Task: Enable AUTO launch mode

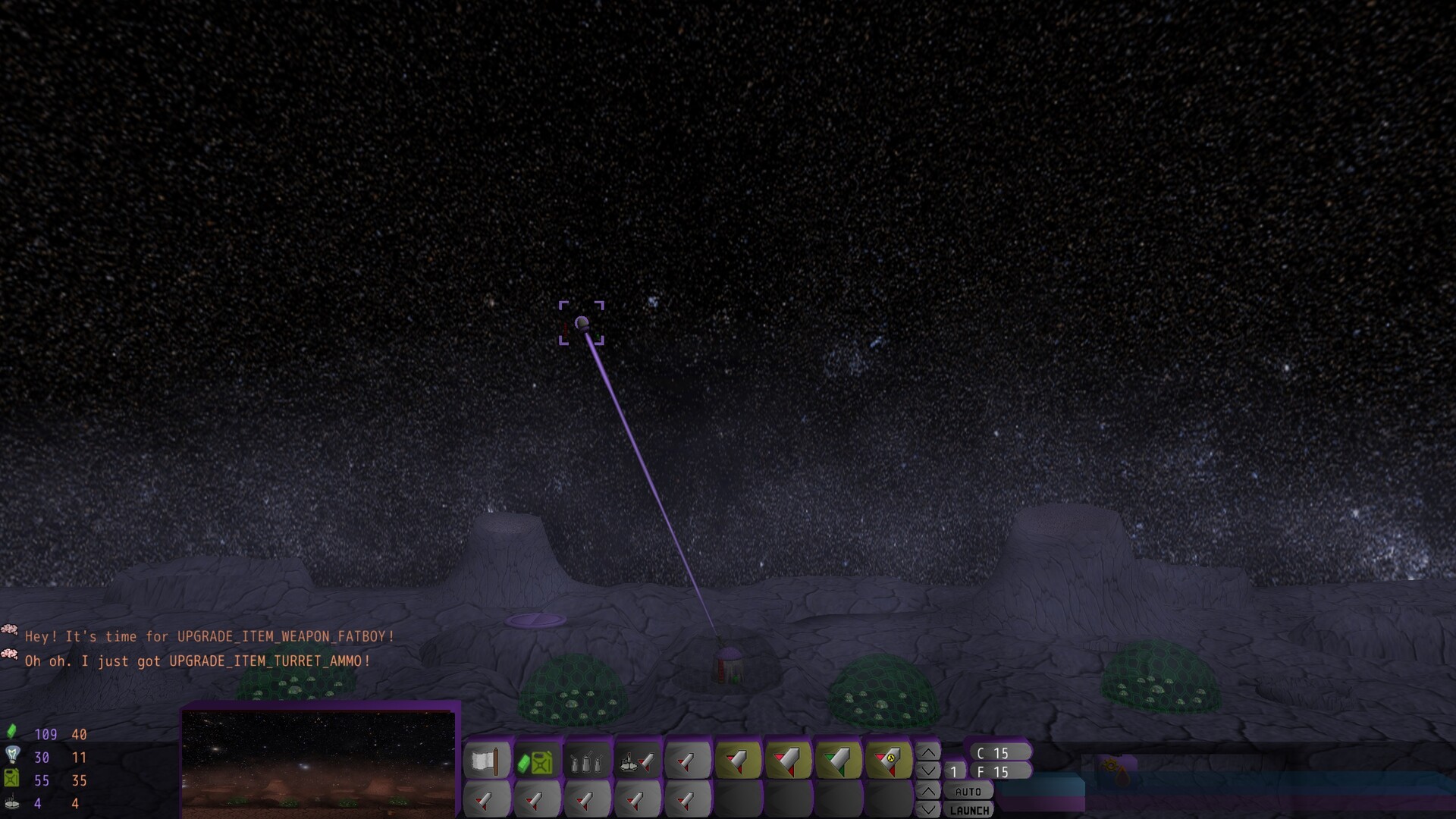Action: 968,792
